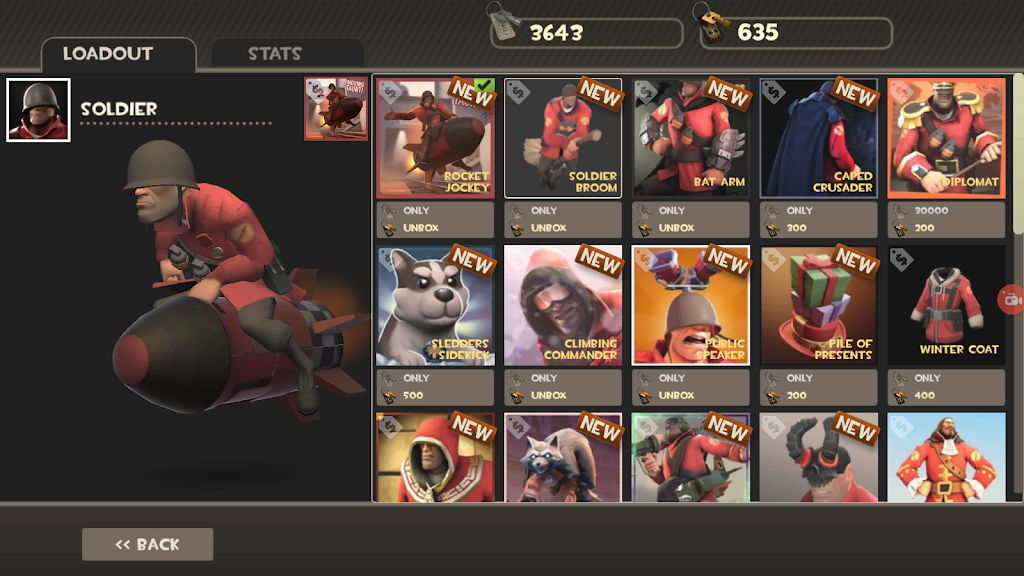This screenshot has height=576, width=1024.
Task: Choose the Diplomat outfit
Action: coord(946,138)
